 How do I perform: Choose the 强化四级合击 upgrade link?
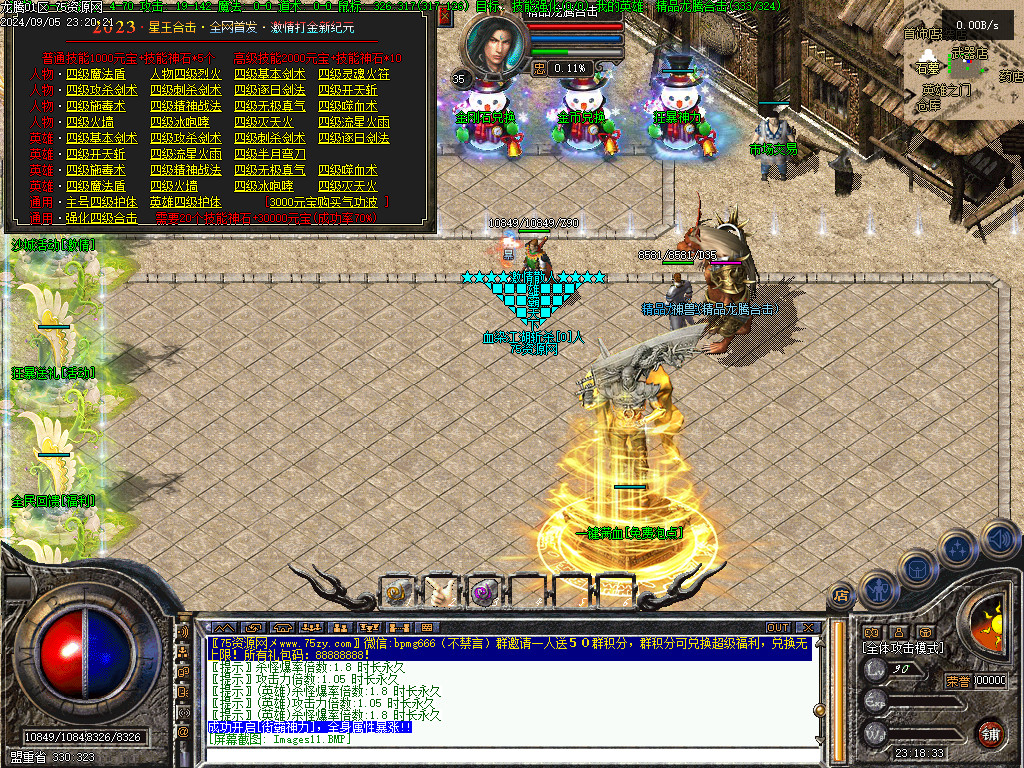pos(101,218)
